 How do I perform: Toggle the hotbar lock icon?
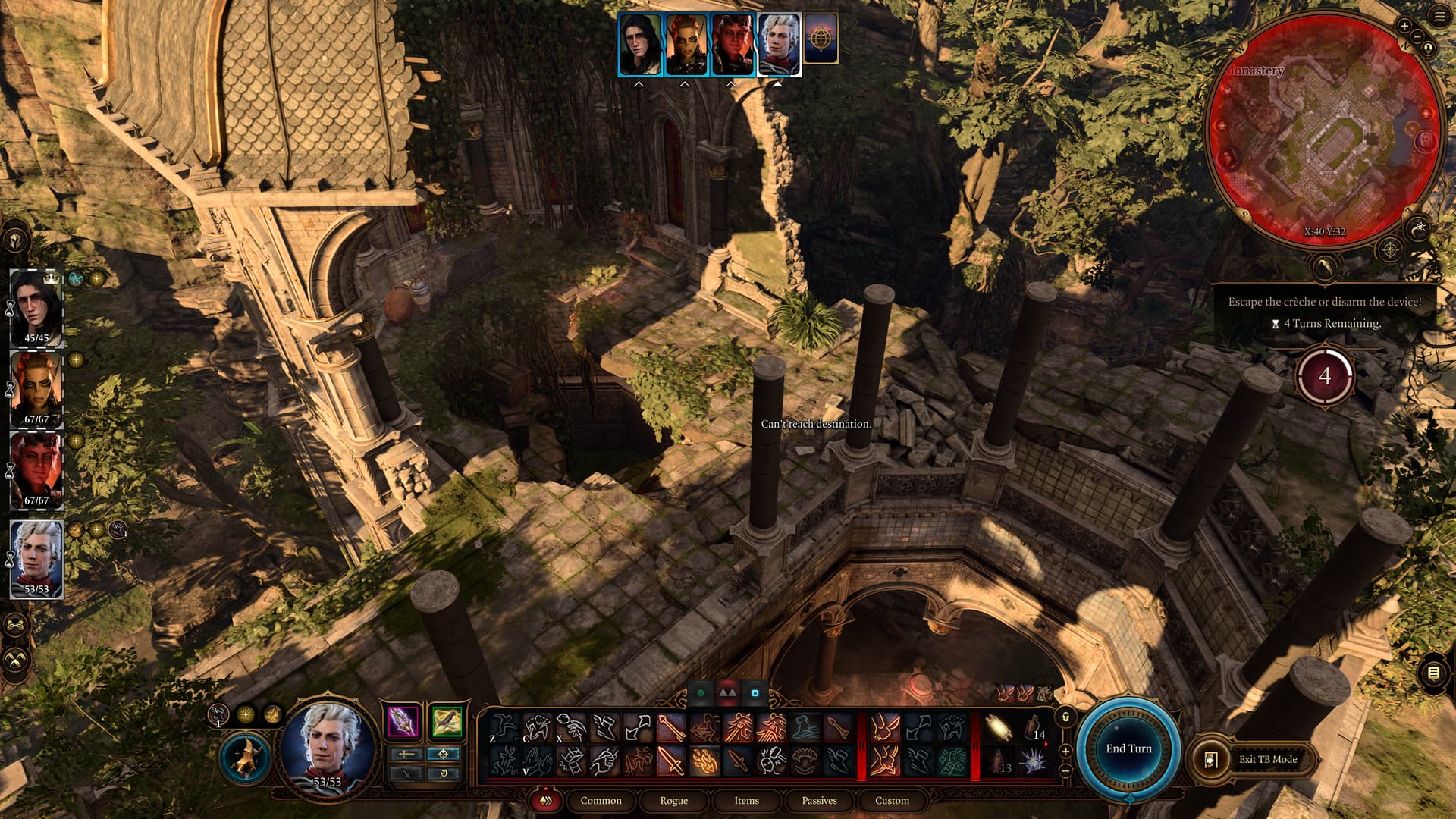click(x=1065, y=717)
